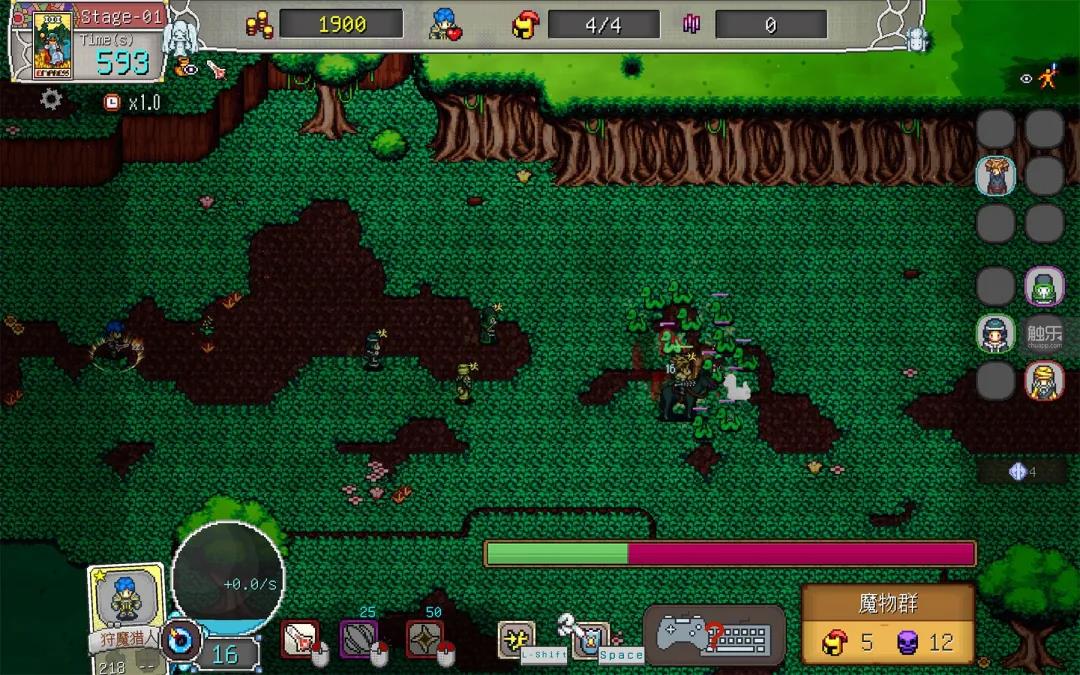The height and width of the screenshot is (675, 1080).
Task: Click the blue crystal counter button
Action: pos(1022,472)
